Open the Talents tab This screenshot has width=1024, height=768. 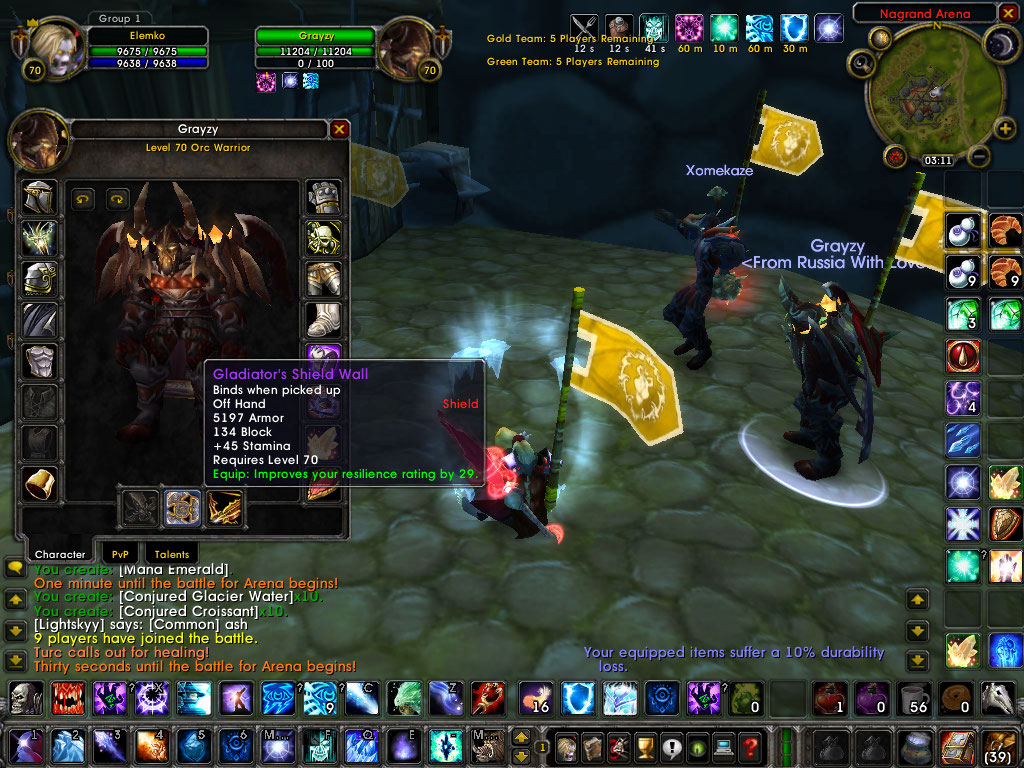tap(171, 553)
